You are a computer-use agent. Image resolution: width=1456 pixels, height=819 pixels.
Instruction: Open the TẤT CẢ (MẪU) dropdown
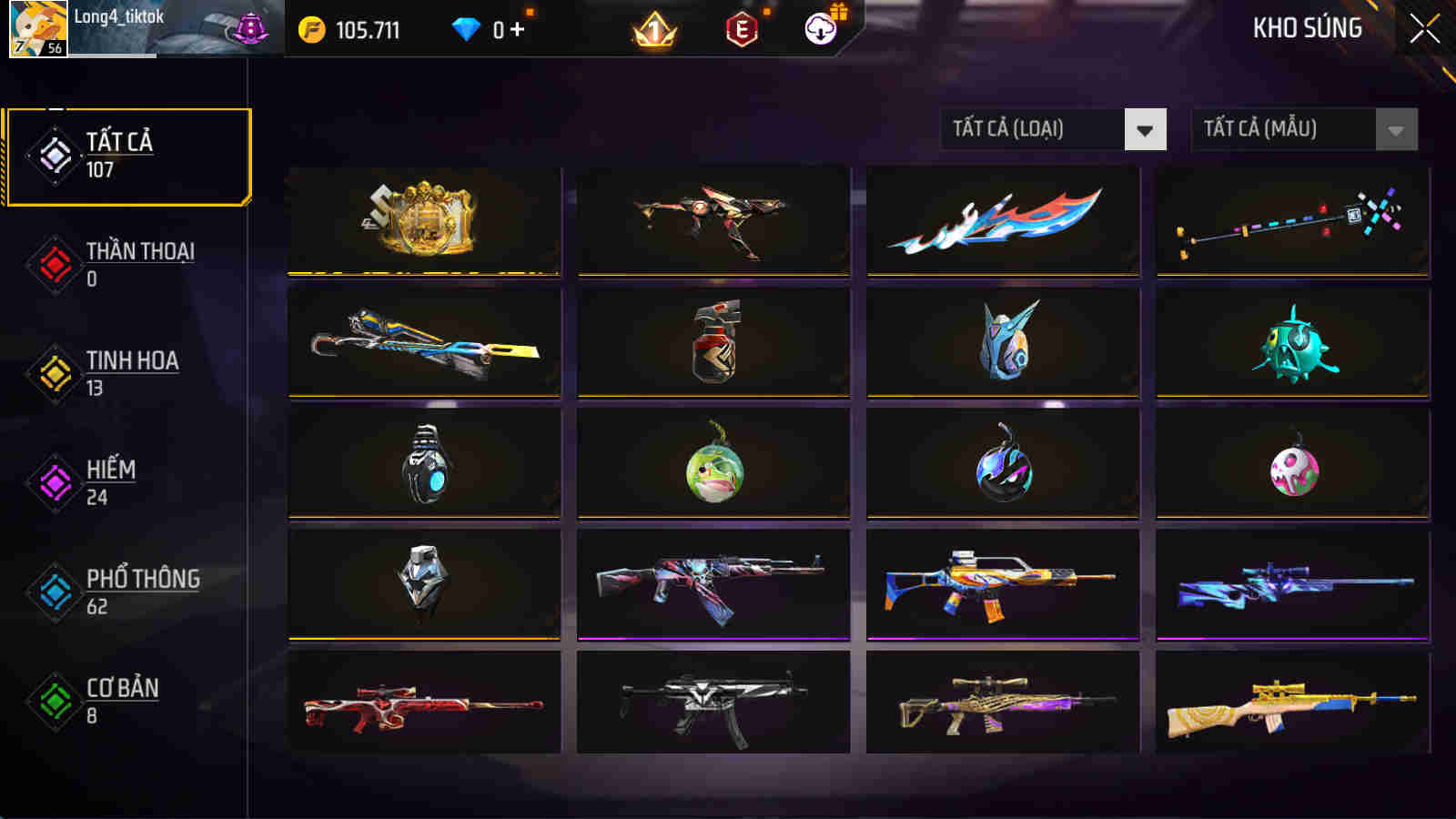1296,128
